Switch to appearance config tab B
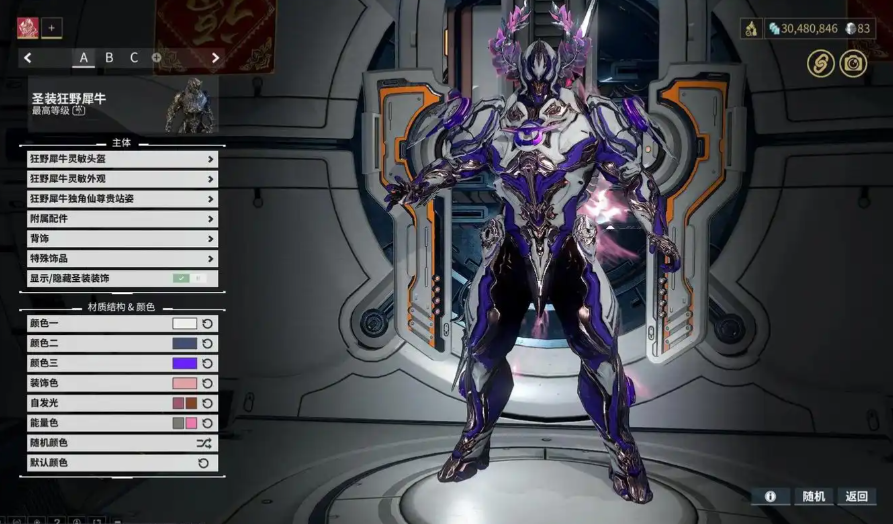The height and width of the screenshot is (524, 893). tap(109, 58)
